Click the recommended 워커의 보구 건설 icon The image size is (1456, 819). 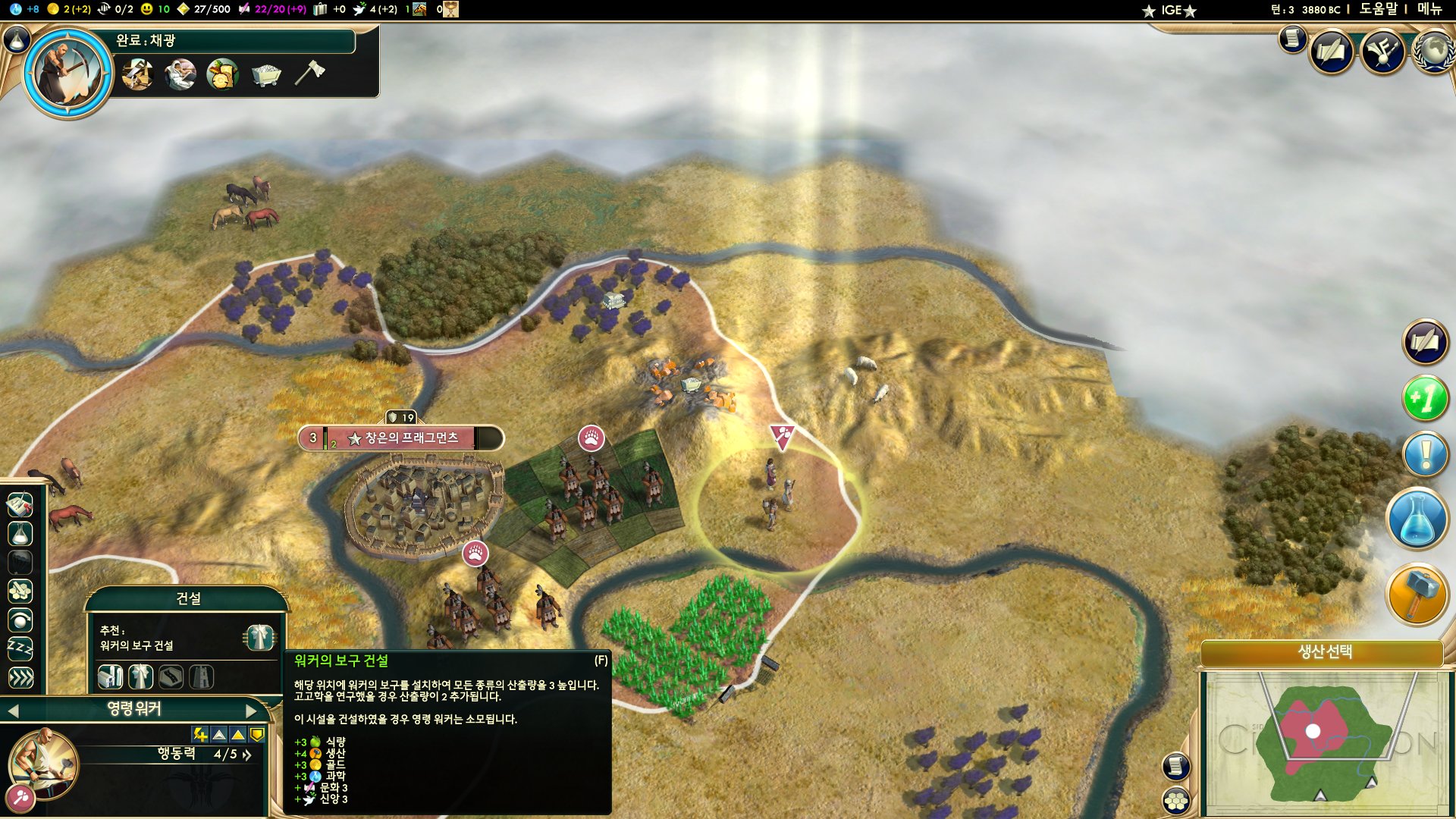pyautogui.click(x=259, y=637)
